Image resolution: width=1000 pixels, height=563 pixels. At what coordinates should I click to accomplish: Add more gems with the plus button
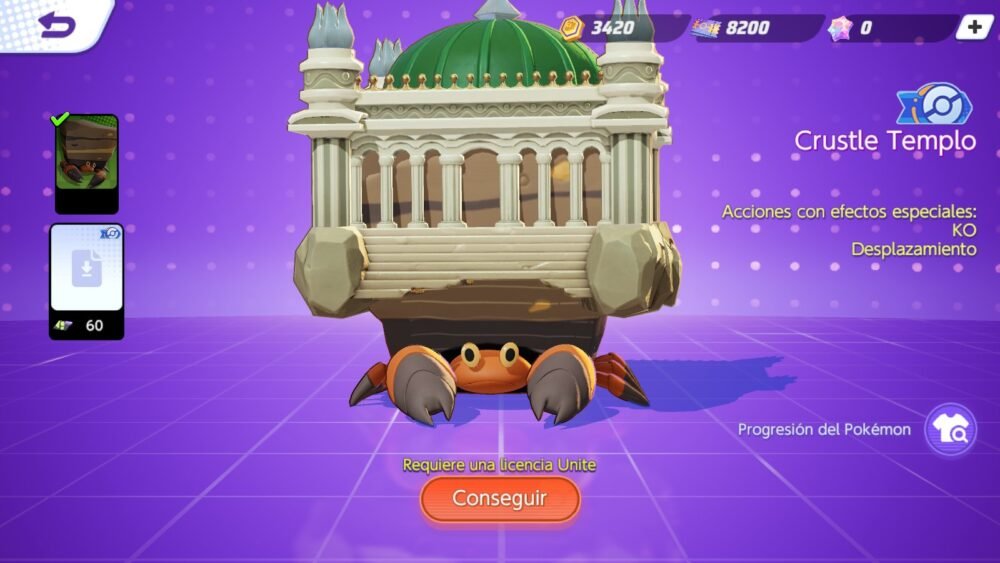pos(973,28)
